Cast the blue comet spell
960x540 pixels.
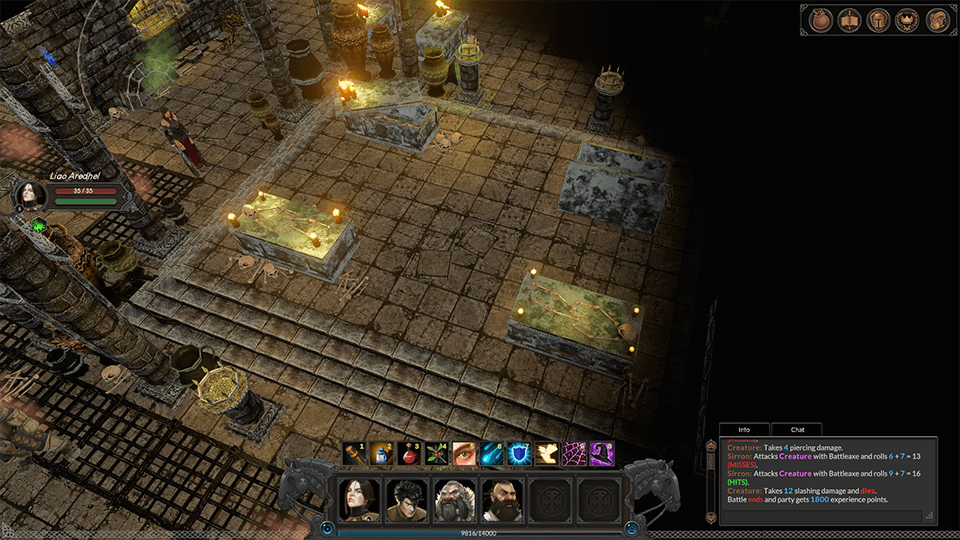(491, 454)
